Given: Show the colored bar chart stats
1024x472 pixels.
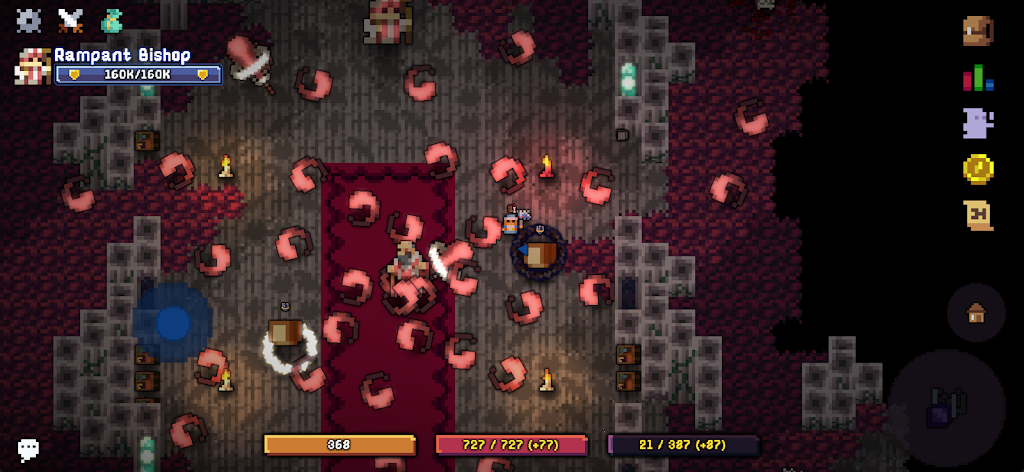Looking at the screenshot, I should click(x=978, y=77).
